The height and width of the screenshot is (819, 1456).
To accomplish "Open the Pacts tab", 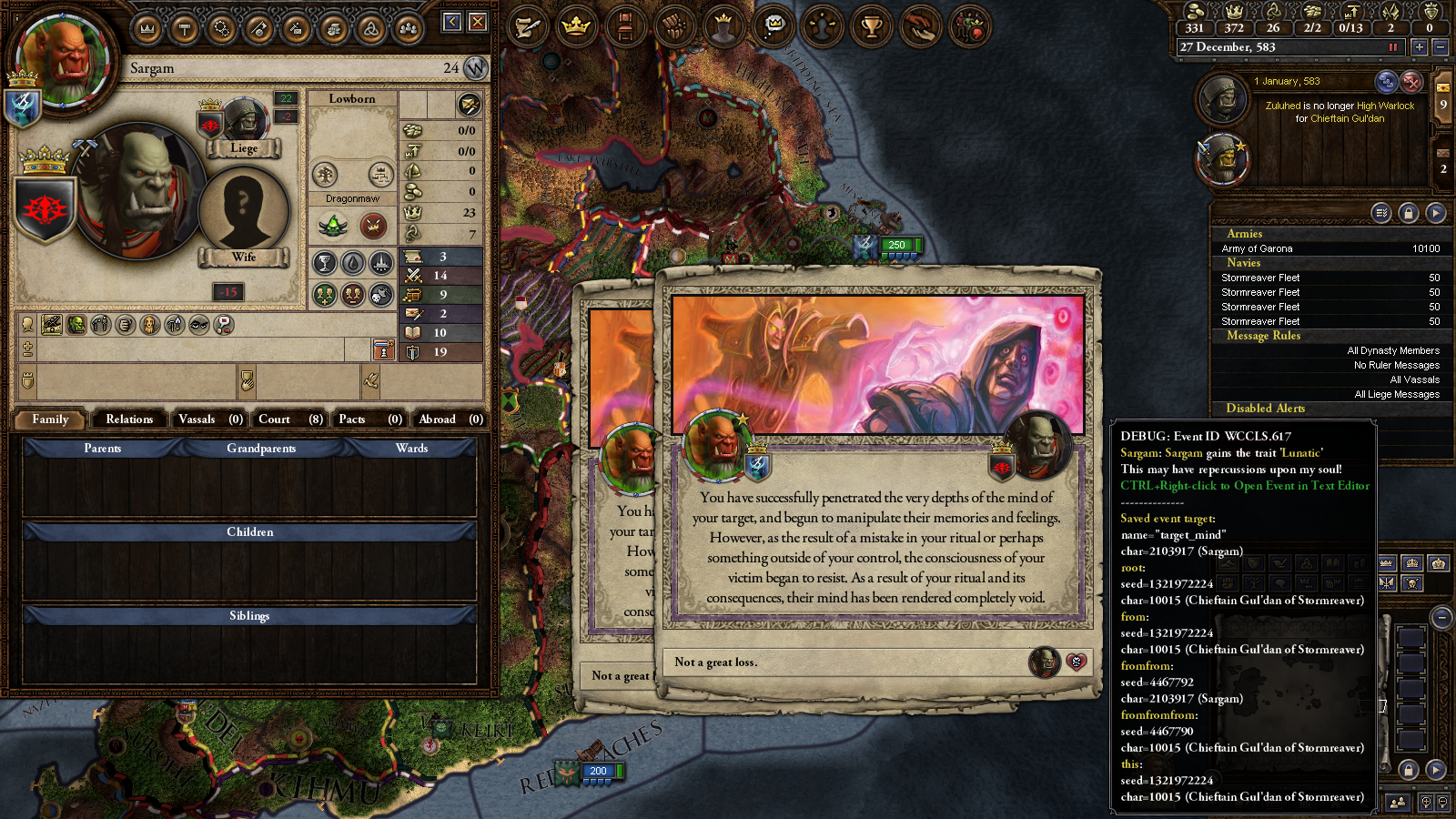I will click(x=369, y=420).
